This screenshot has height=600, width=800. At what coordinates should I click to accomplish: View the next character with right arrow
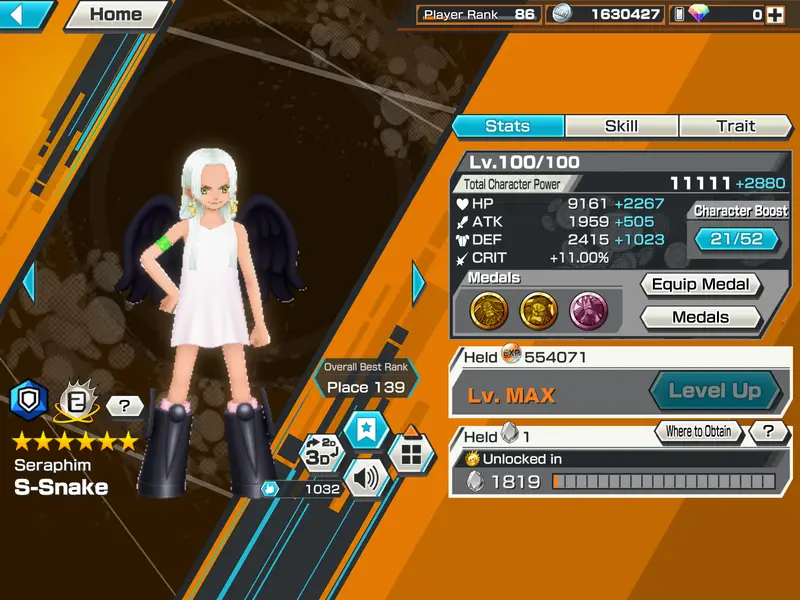click(418, 282)
